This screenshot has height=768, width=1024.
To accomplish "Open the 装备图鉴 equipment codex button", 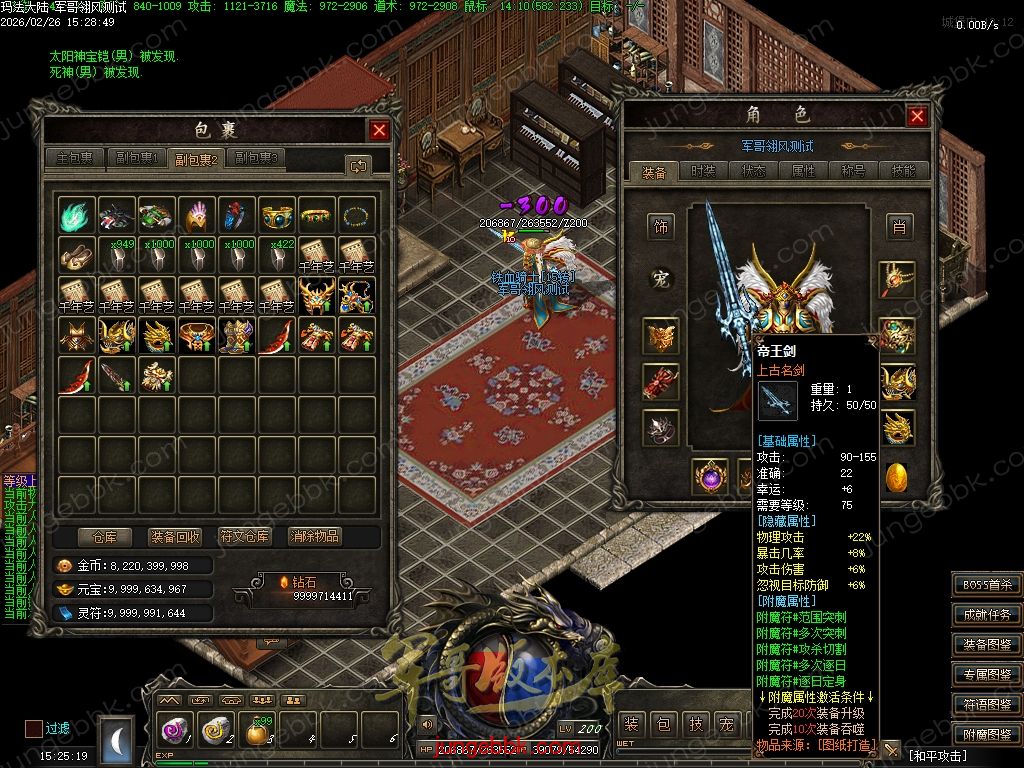I will click(987, 645).
